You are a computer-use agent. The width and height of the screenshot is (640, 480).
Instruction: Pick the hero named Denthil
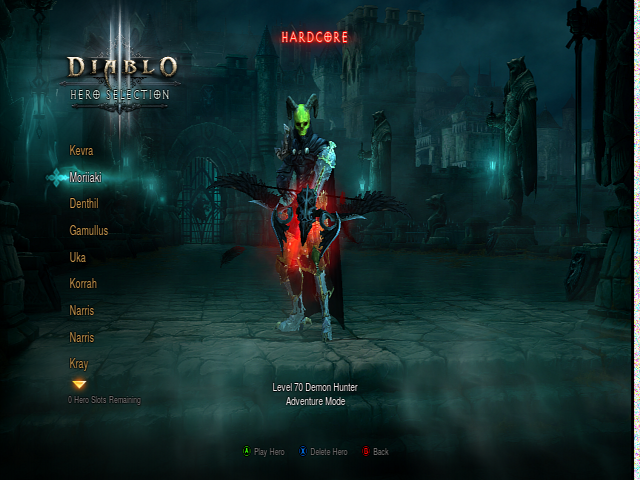tap(84, 203)
